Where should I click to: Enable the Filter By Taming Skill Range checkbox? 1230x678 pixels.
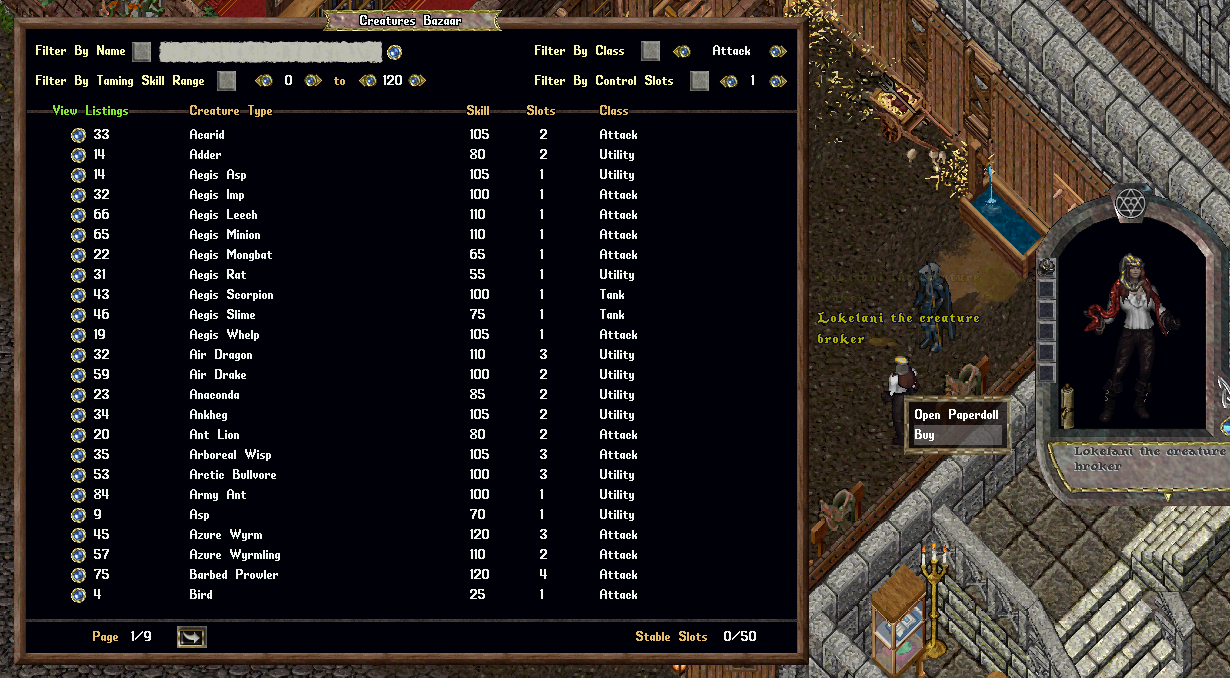pyautogui.click(x=227, y=81)
